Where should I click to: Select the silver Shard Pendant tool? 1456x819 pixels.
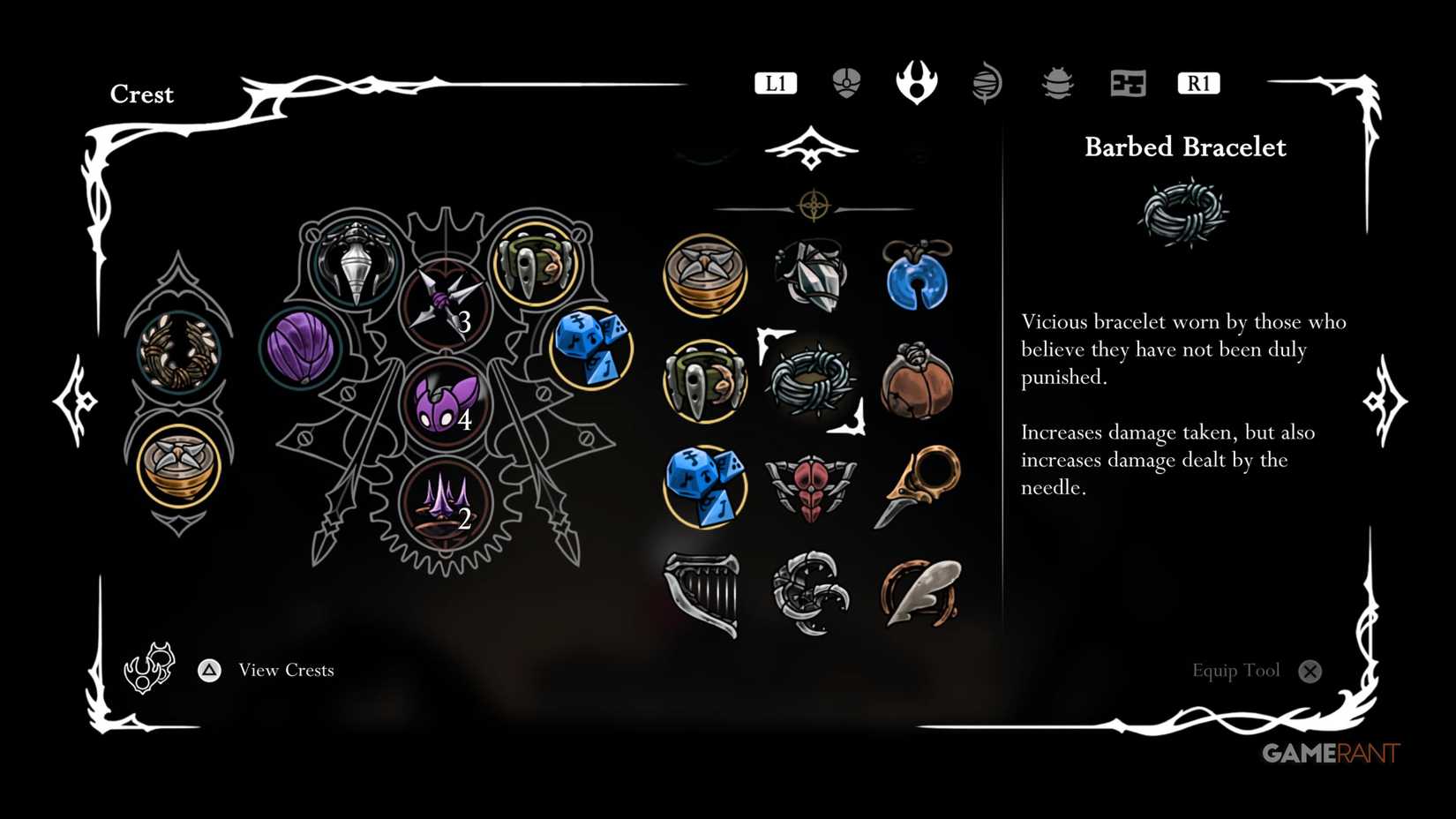click(x=812, y=274)
